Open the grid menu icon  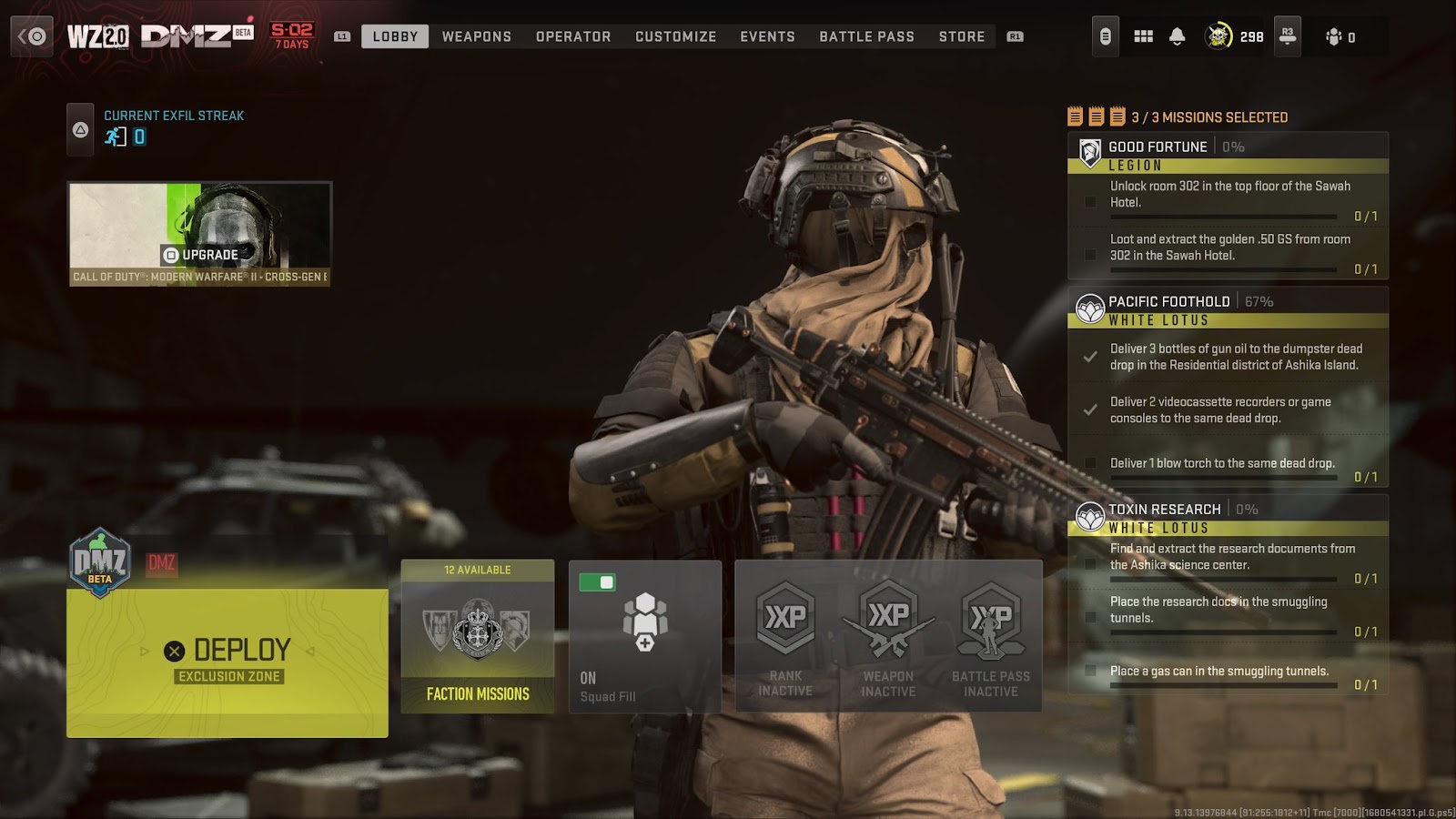1143,36
